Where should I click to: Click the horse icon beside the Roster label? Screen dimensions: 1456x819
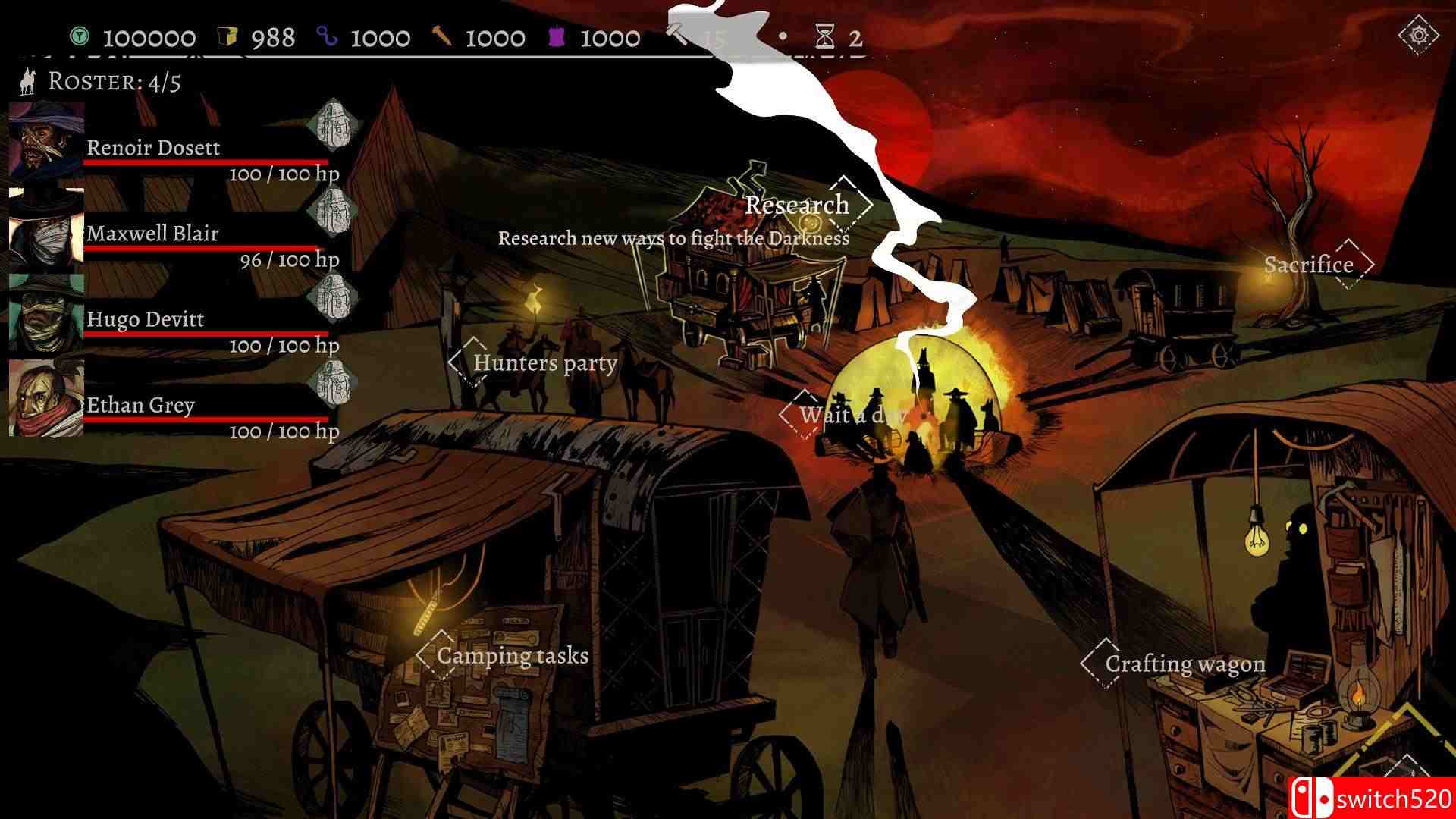pyautogui.click(x=27, y=82)
